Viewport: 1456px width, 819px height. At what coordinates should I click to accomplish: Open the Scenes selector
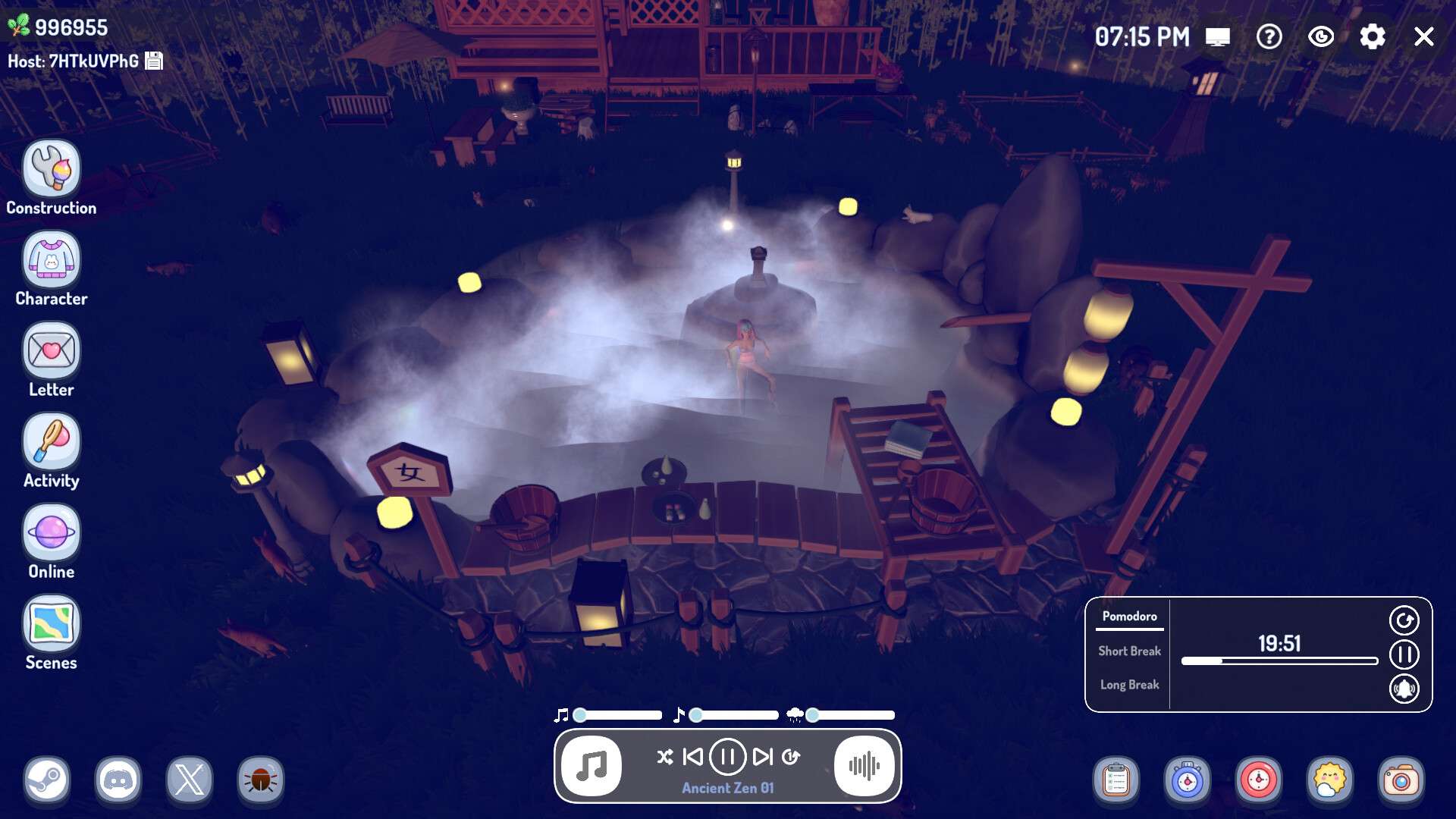point(51,624)
